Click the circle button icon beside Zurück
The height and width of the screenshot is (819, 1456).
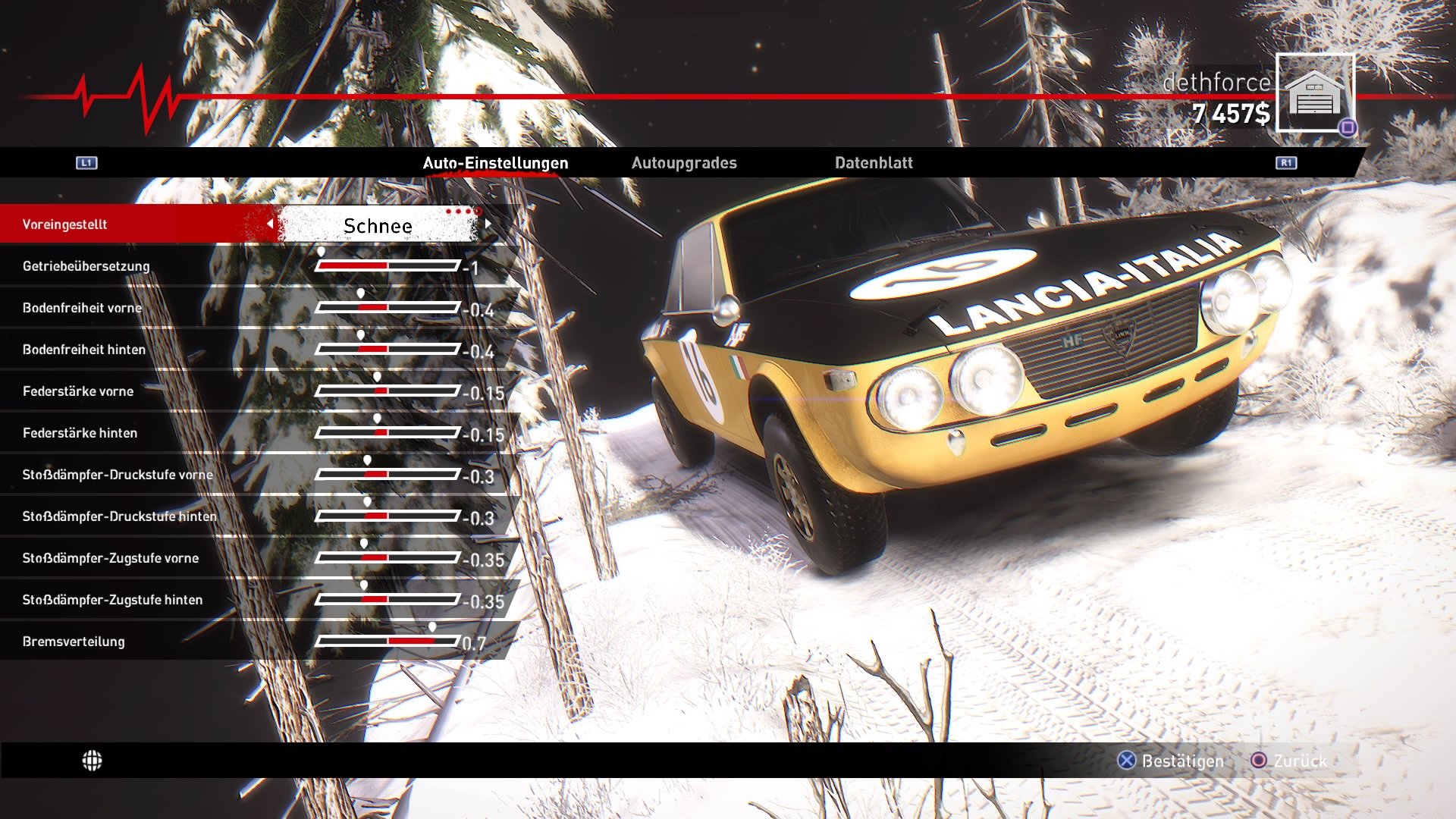point(1260,761)
